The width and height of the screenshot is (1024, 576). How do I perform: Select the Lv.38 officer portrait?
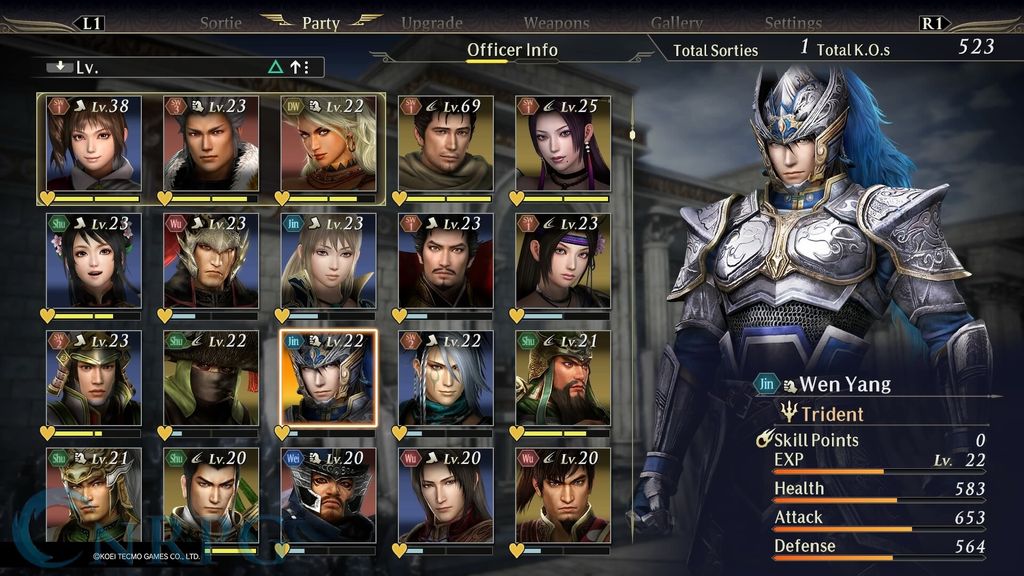93,142
